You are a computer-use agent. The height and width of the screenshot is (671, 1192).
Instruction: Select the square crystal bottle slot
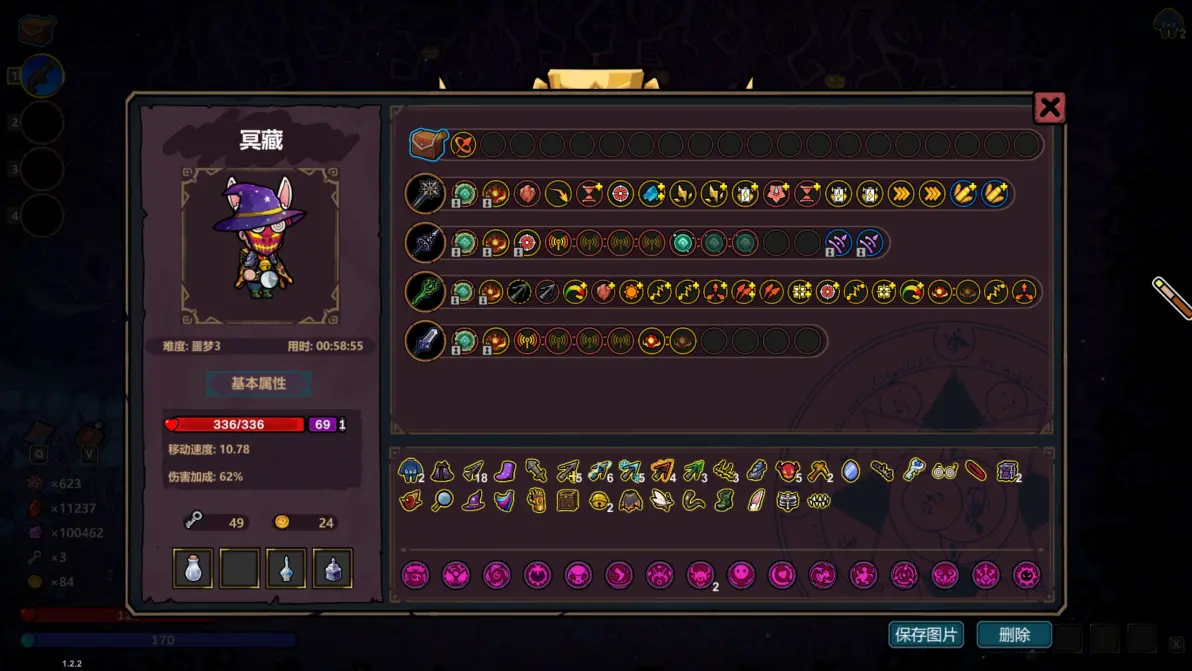point(333,568)
